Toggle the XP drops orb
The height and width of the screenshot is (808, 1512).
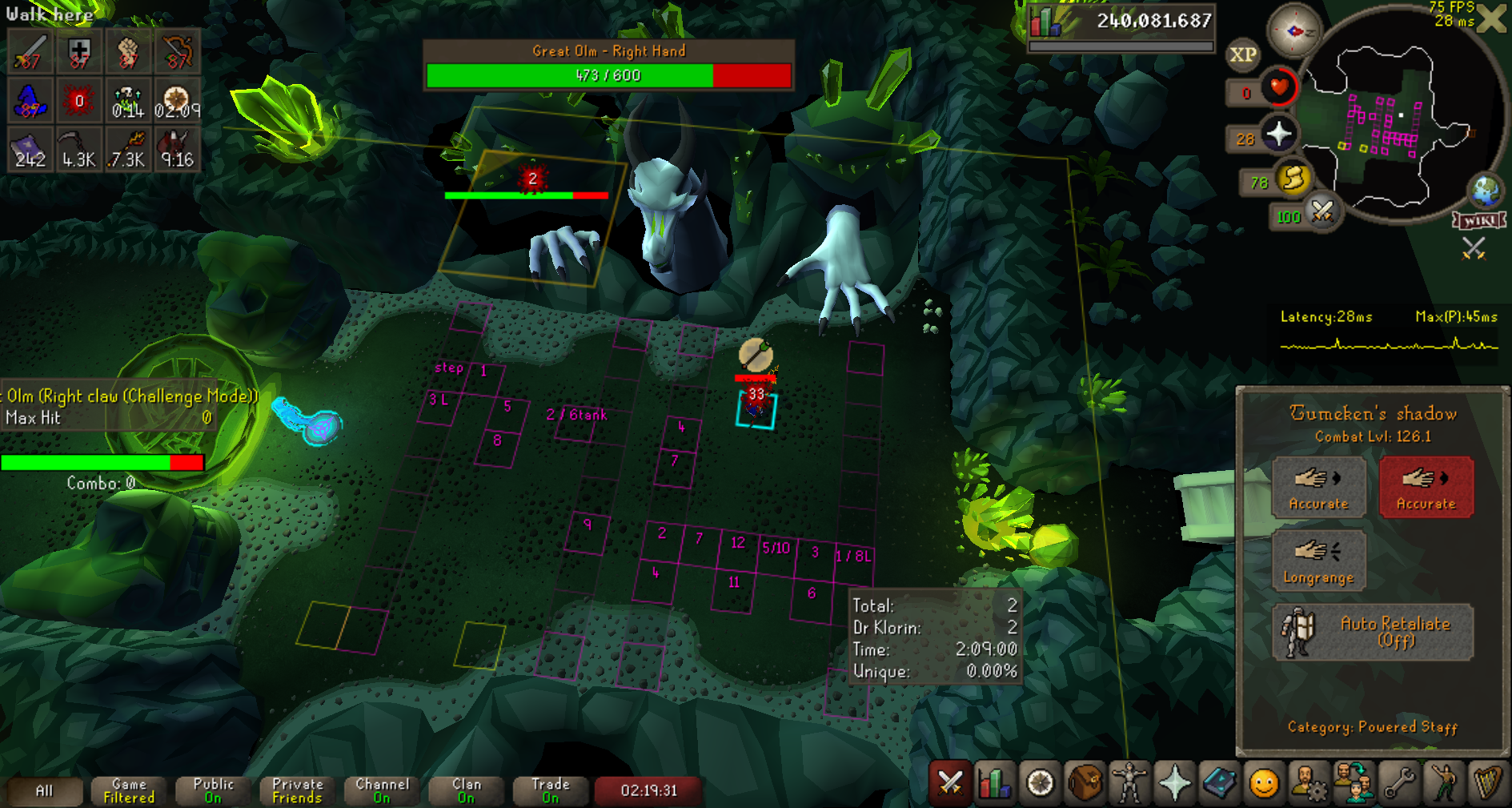1242,54
